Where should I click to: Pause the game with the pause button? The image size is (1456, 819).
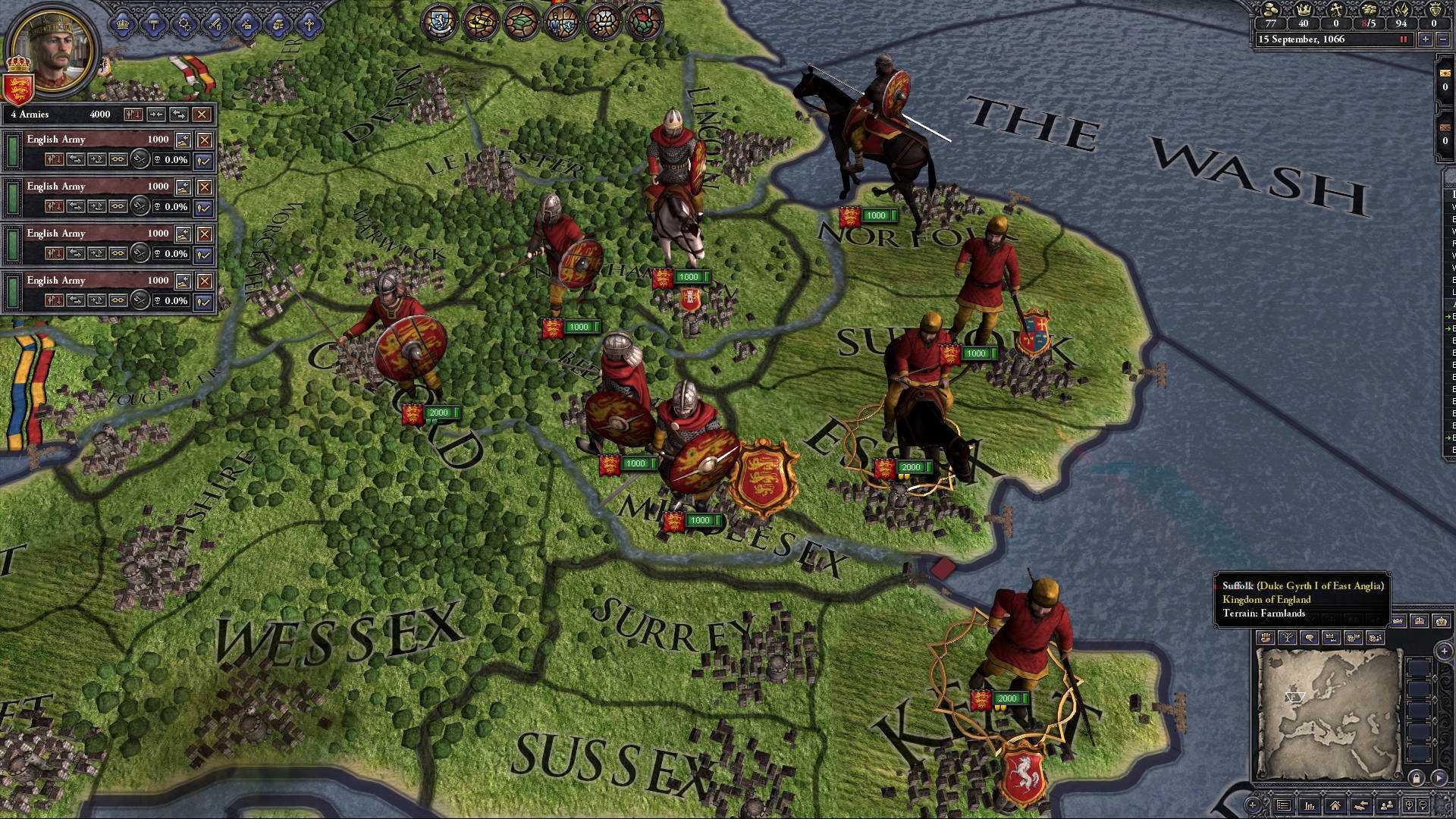pyautogui.click(x=1403, y=40)
